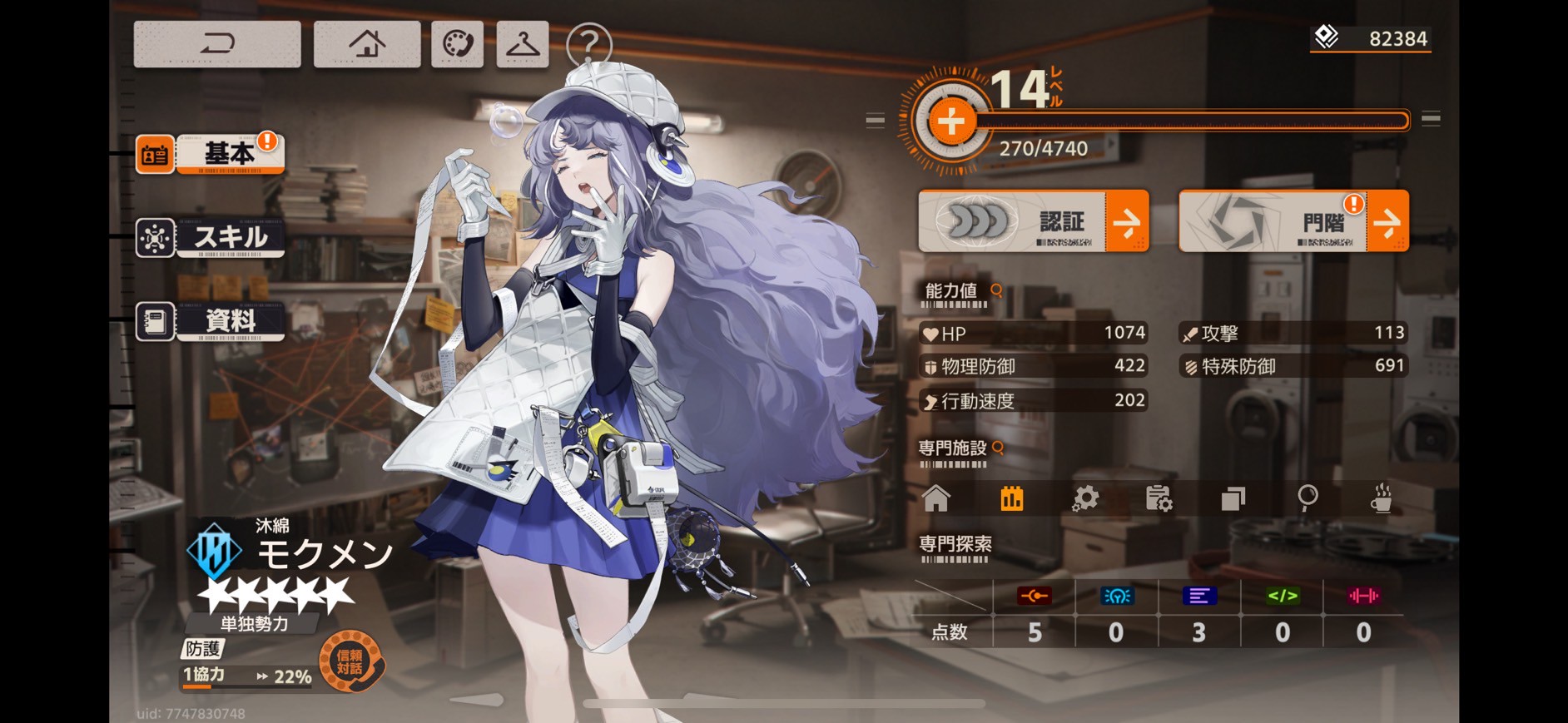
Task: Show help via the question mark icon
Action: click(588, 44)
